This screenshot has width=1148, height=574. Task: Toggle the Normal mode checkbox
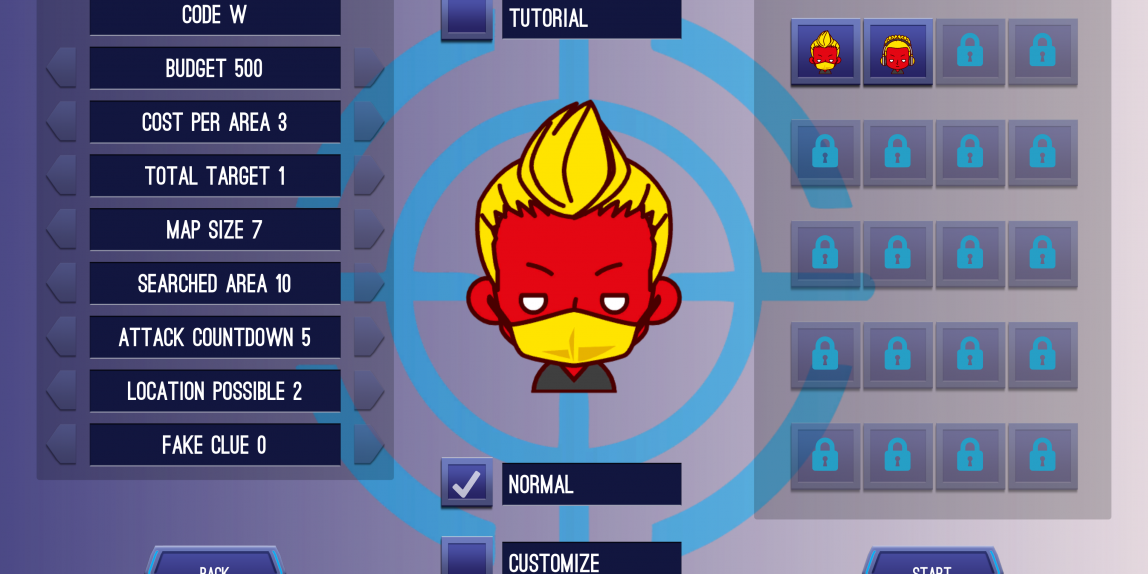tap(466, 484)
